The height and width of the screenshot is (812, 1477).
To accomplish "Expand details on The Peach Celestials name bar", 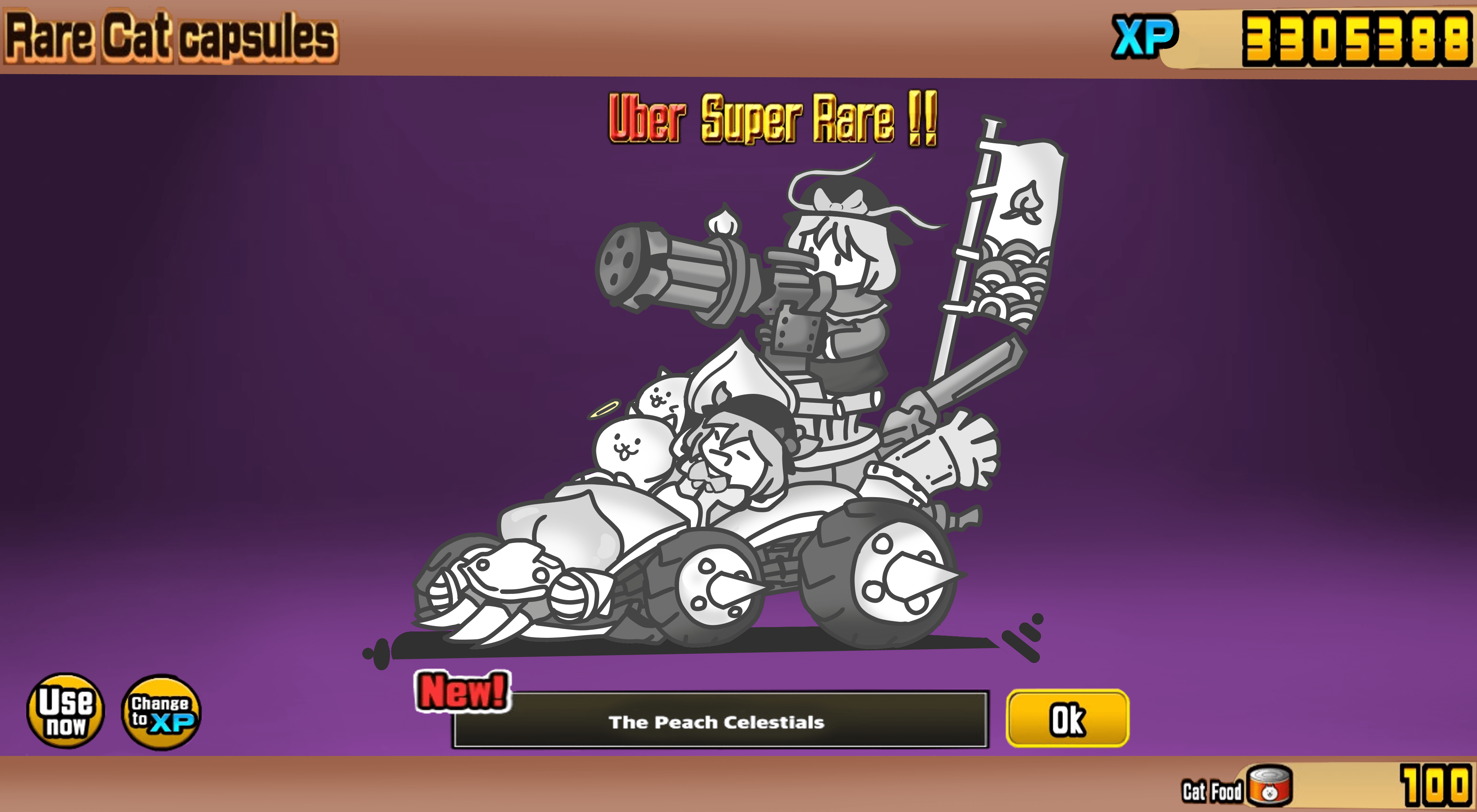I will click(x=717, y=723).
